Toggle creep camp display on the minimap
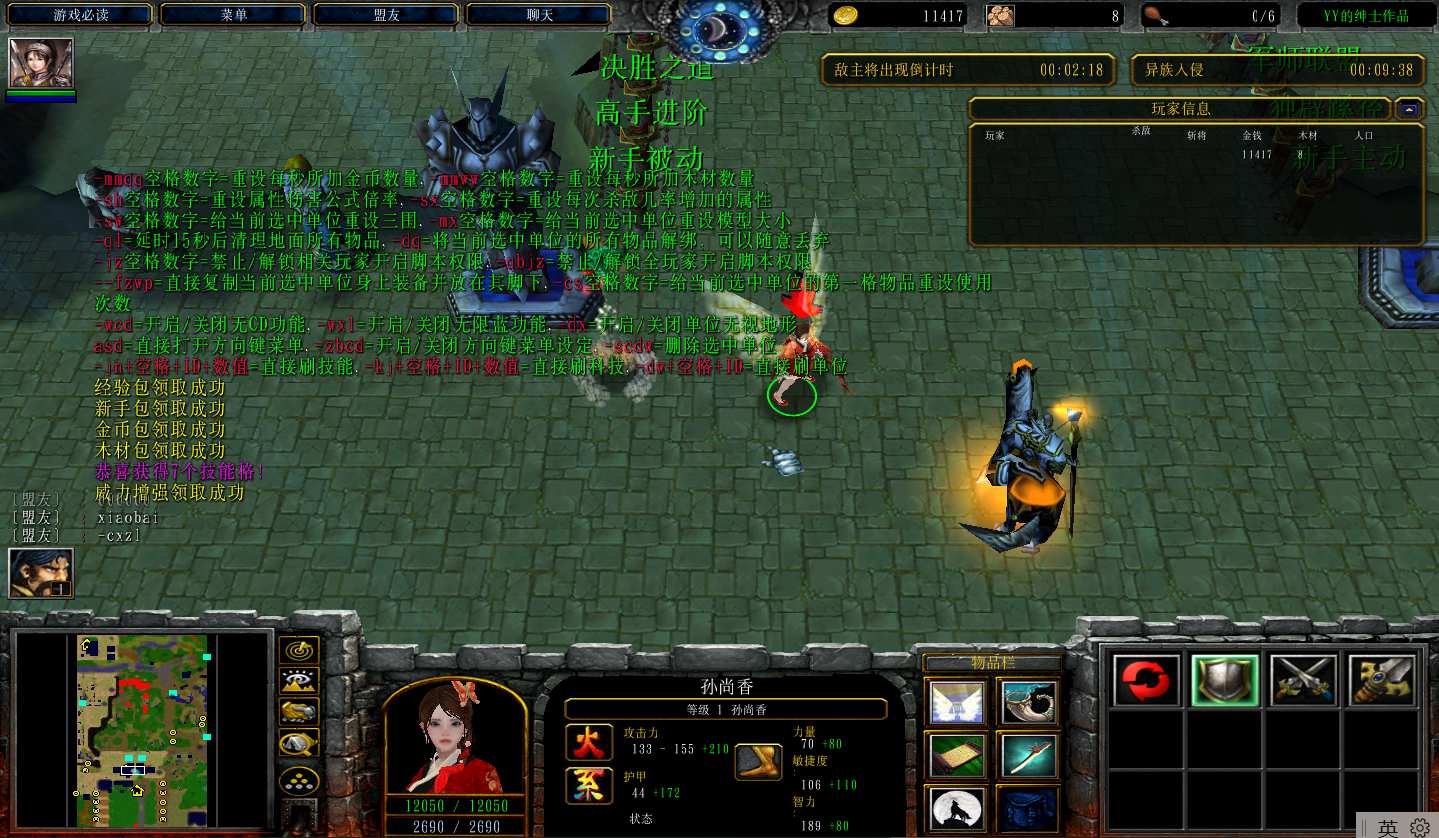Image resolution: width=1439 pixels, height=838 pixels. coord(299,744)
